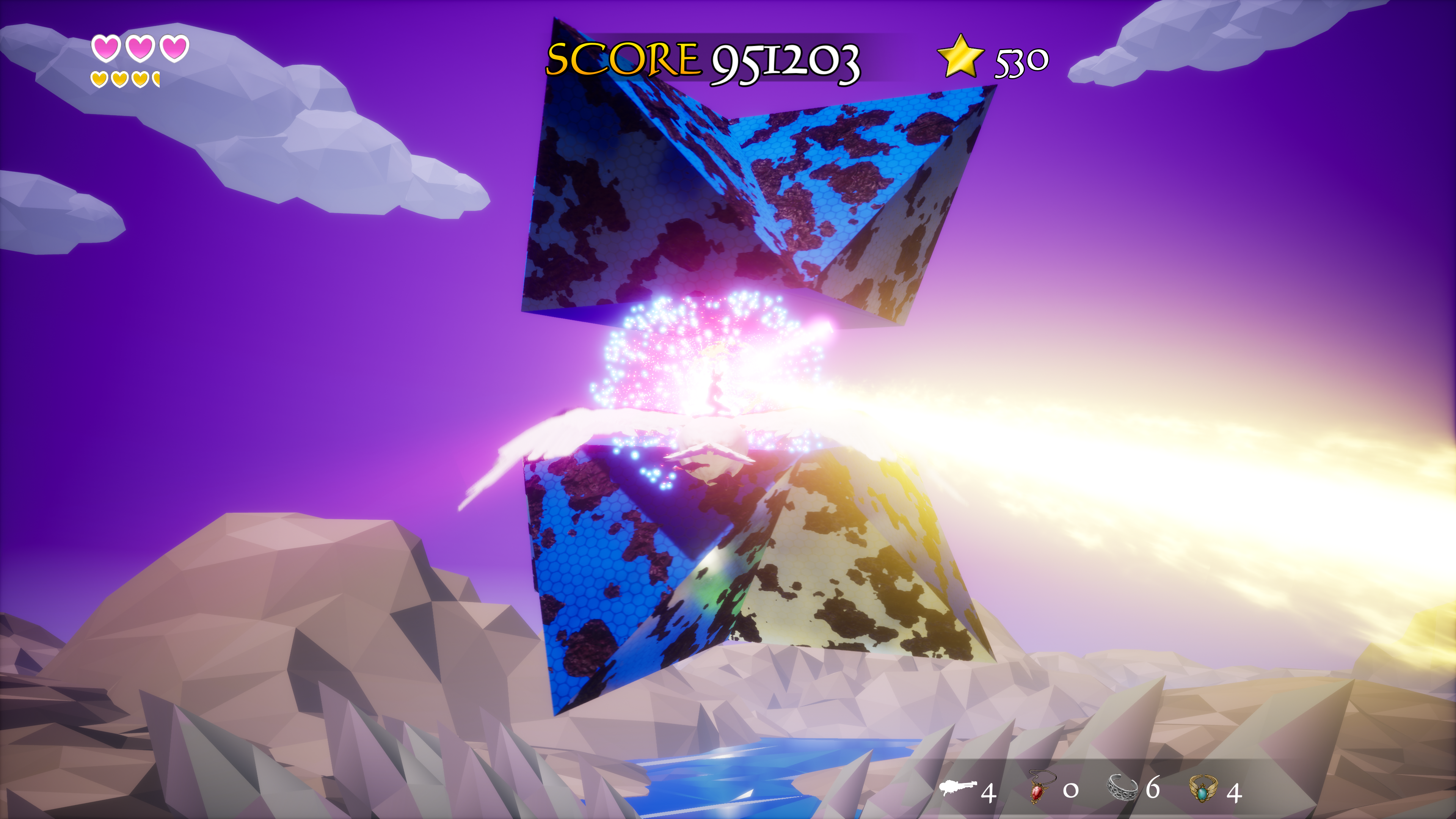Choose the red gem pendant item
The width and height of the screenshot is (1456, 819).
pyautogui.click(x=1039, y=788)
